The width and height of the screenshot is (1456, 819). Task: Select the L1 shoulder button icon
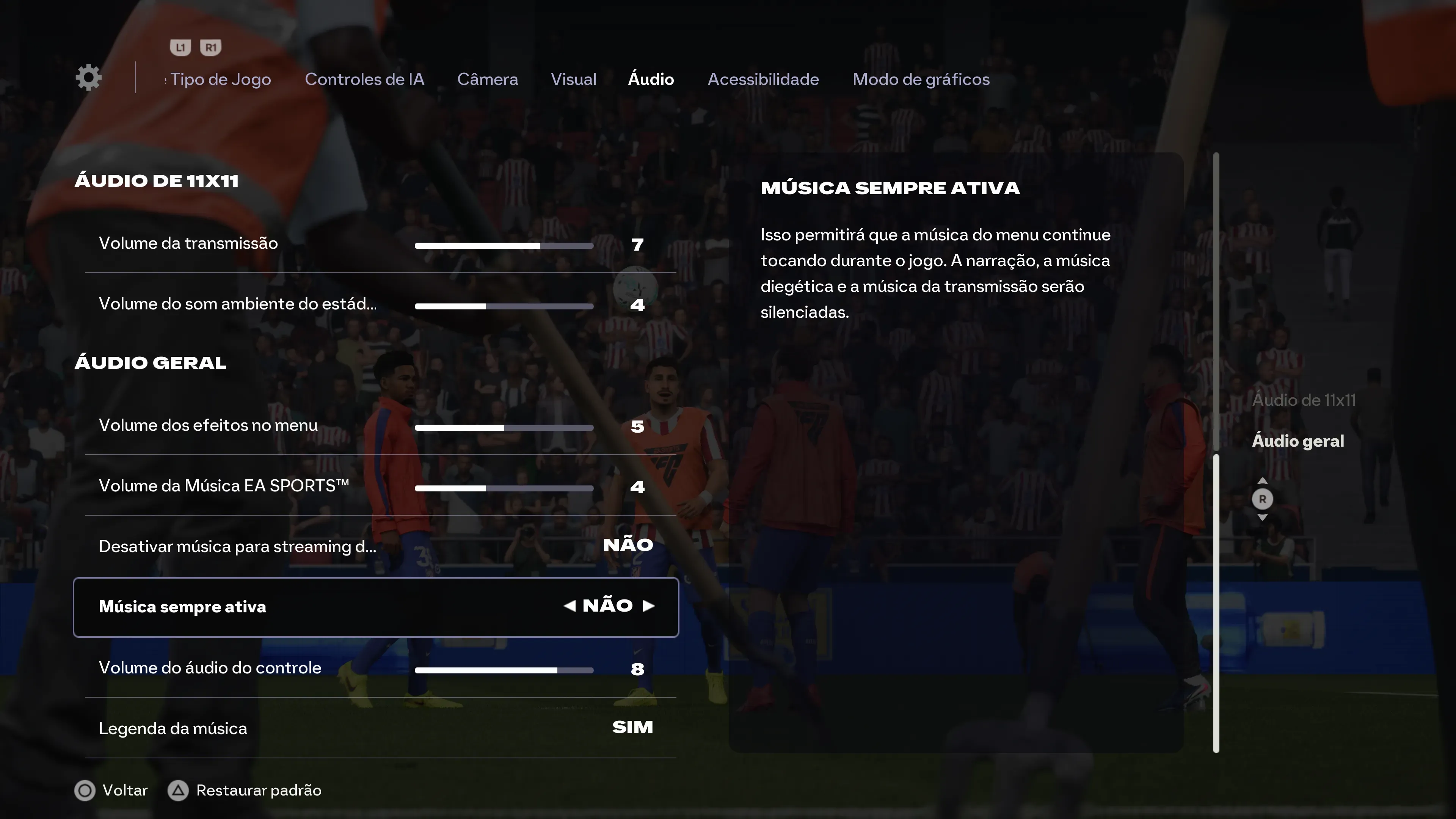point(180,47)
